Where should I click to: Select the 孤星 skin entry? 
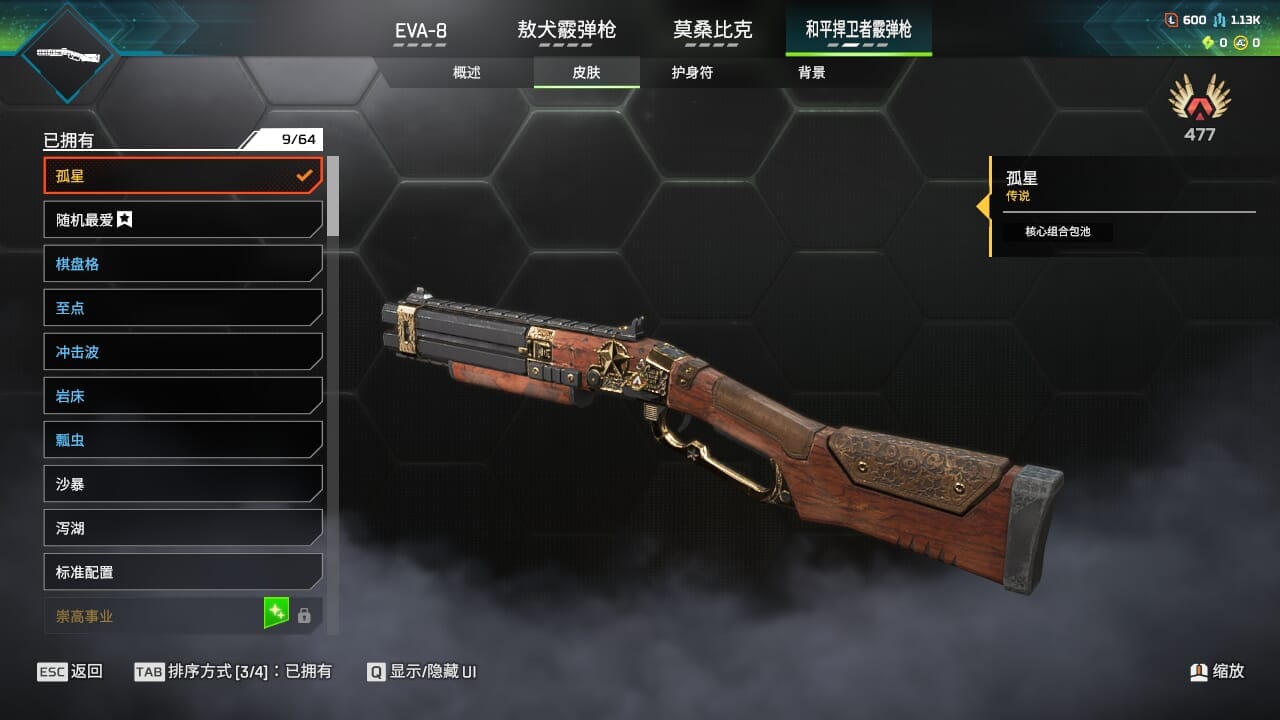coord(183,176)
